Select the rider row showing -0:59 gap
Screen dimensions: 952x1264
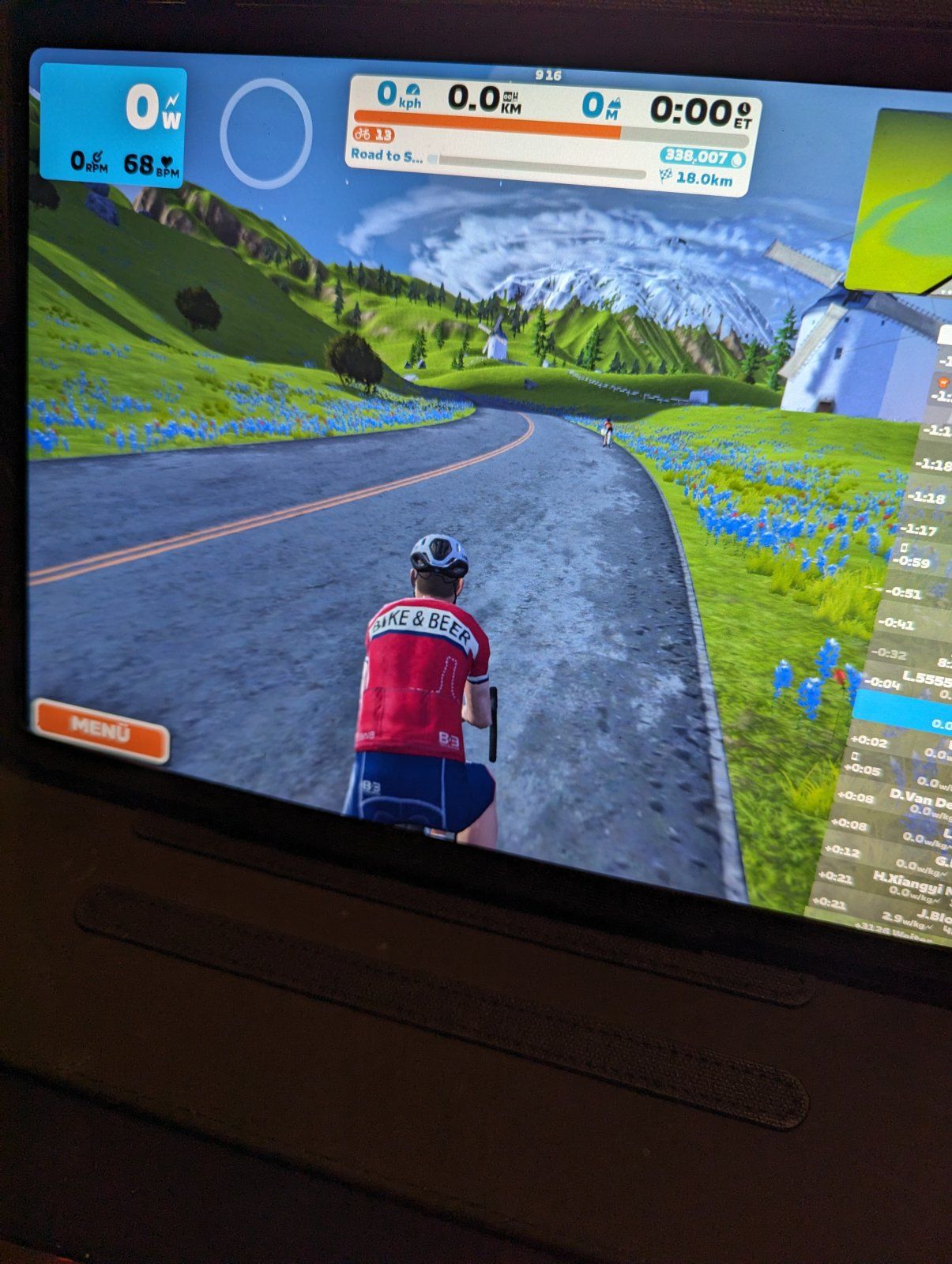point(918,562)
